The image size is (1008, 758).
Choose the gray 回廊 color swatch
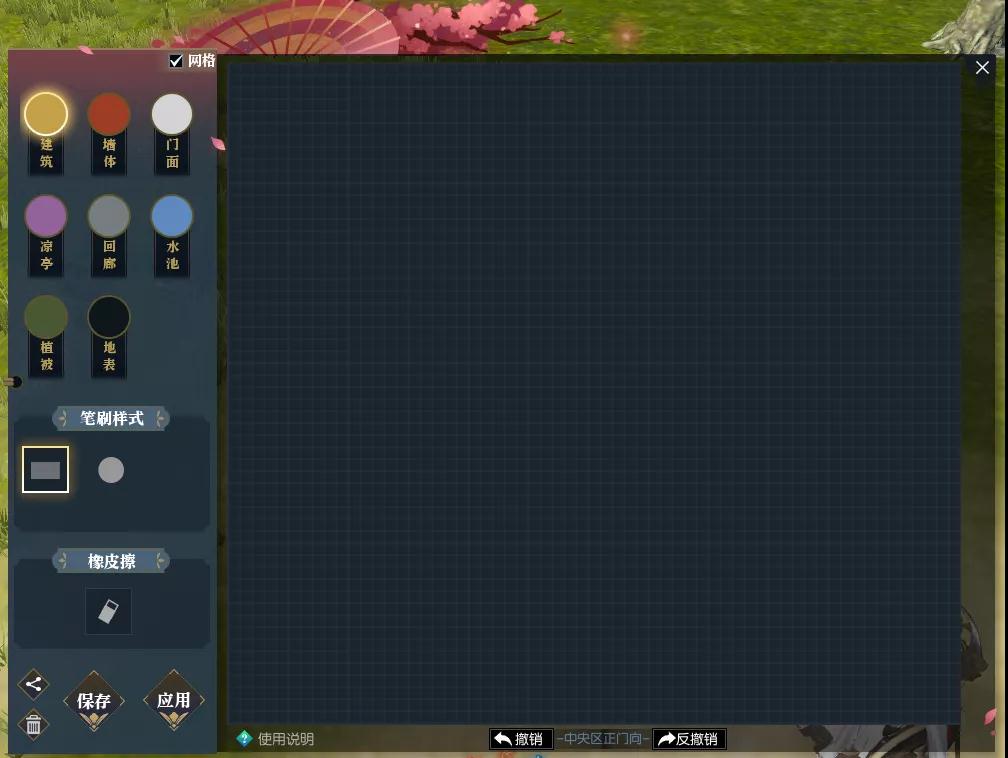point(109,216)
